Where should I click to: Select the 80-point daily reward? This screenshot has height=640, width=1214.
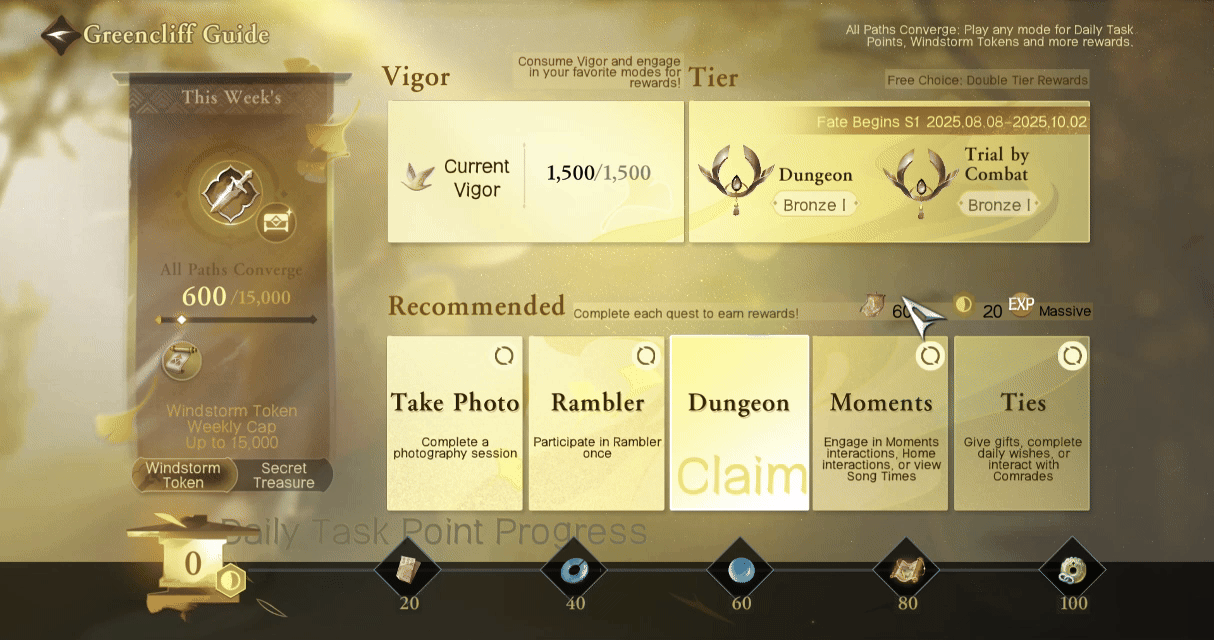pos(907,572)
